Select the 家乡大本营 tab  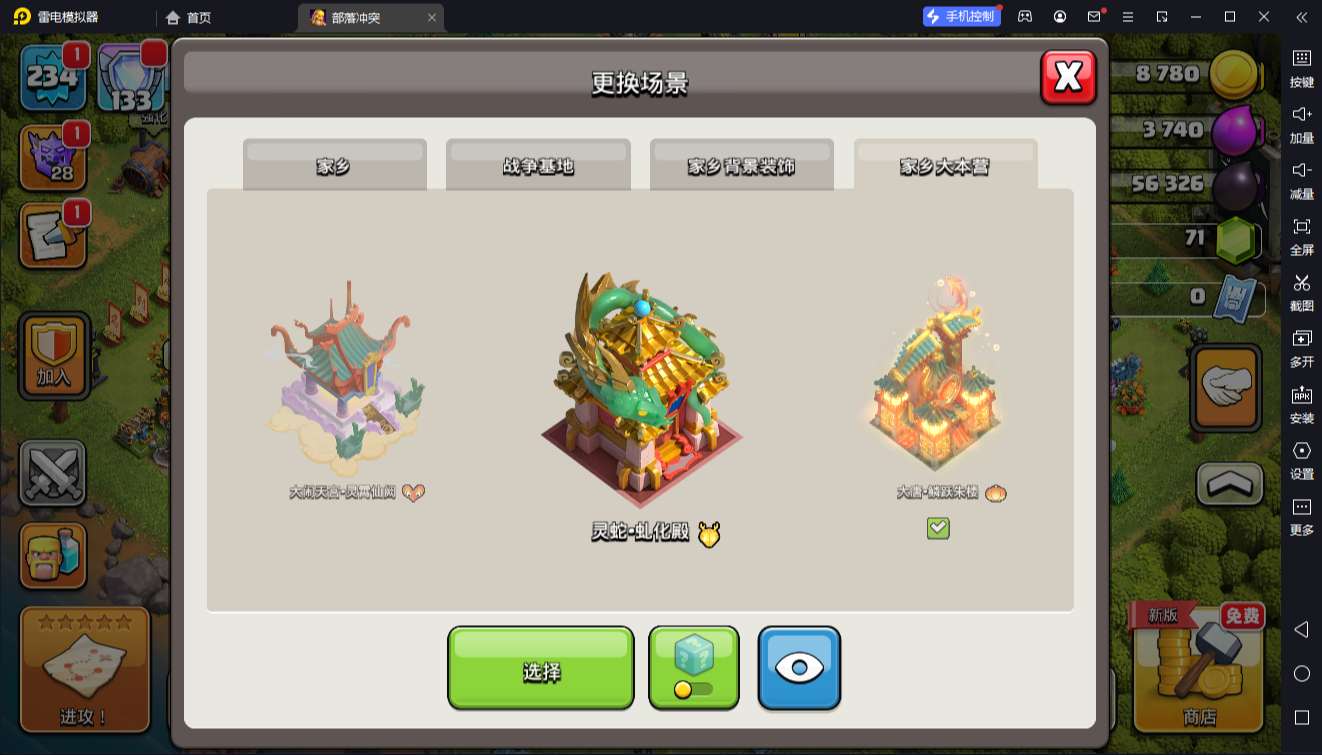tap(945, 165)
